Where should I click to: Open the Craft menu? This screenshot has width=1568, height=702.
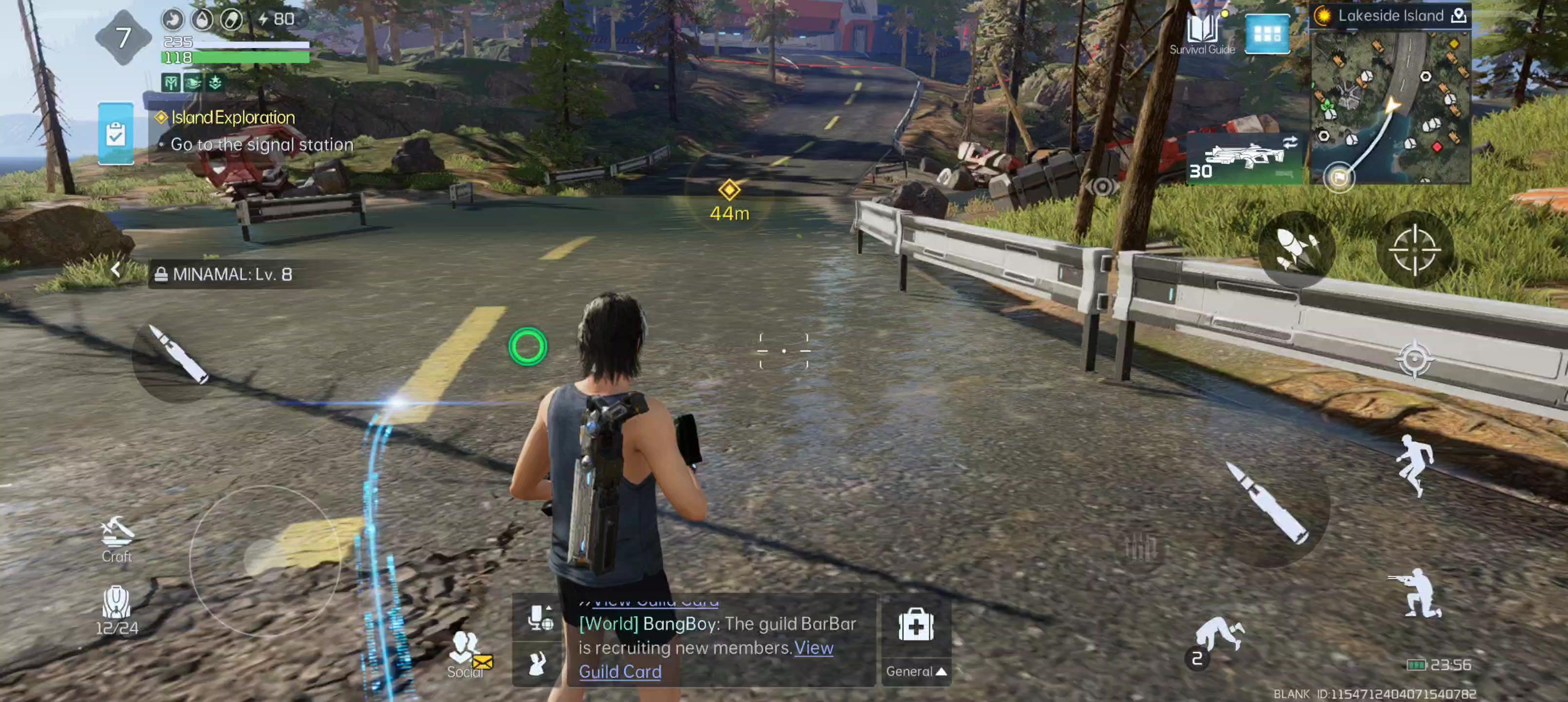tap(116, 538)
